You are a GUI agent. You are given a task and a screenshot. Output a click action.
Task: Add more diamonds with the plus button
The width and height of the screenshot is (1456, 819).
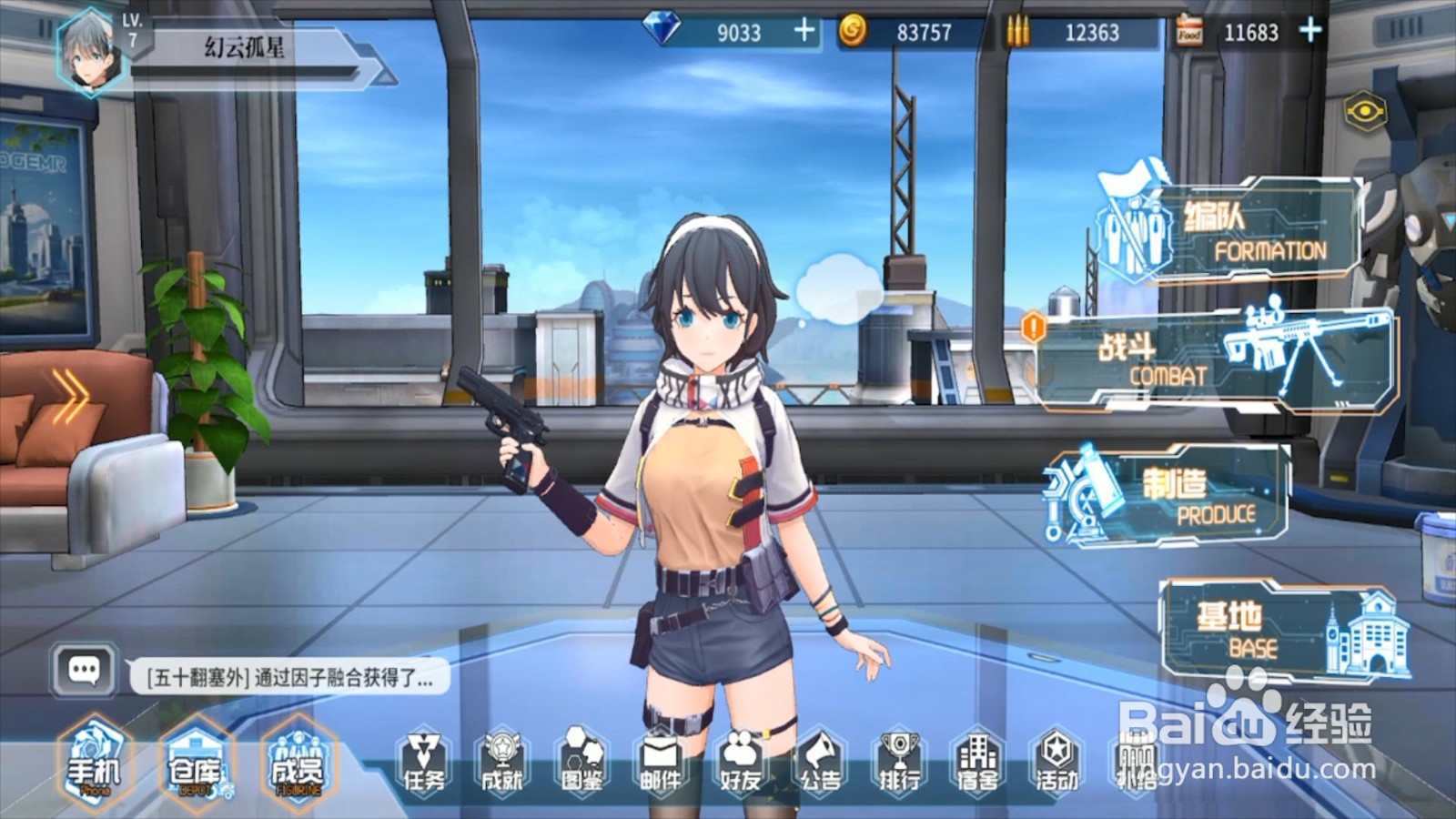804,31
